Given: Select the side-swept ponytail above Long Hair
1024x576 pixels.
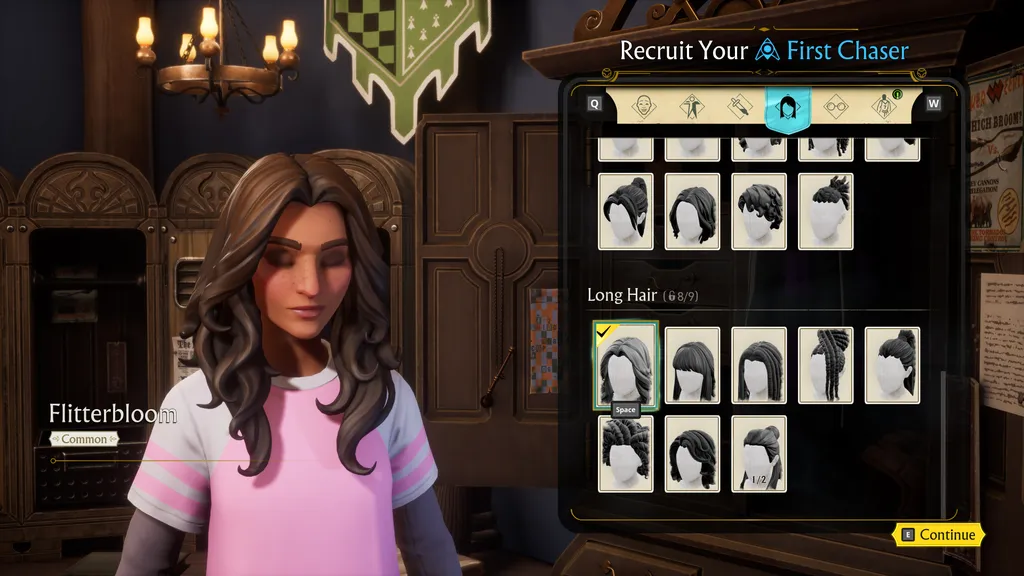Looking at the screenshot, I should (x=626, y=211).
